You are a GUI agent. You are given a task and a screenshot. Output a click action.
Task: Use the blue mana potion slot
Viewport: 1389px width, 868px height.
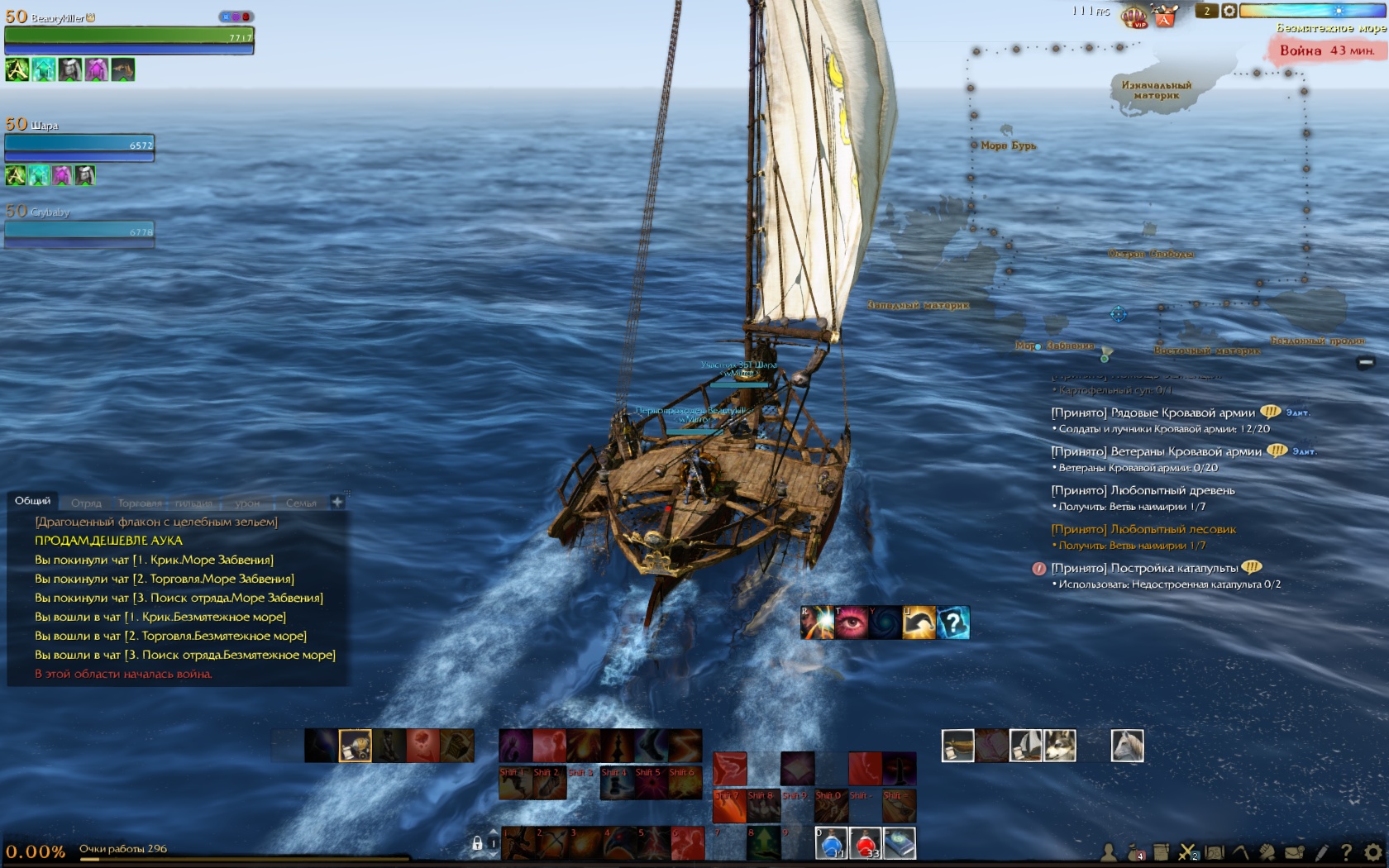[832, 843]
